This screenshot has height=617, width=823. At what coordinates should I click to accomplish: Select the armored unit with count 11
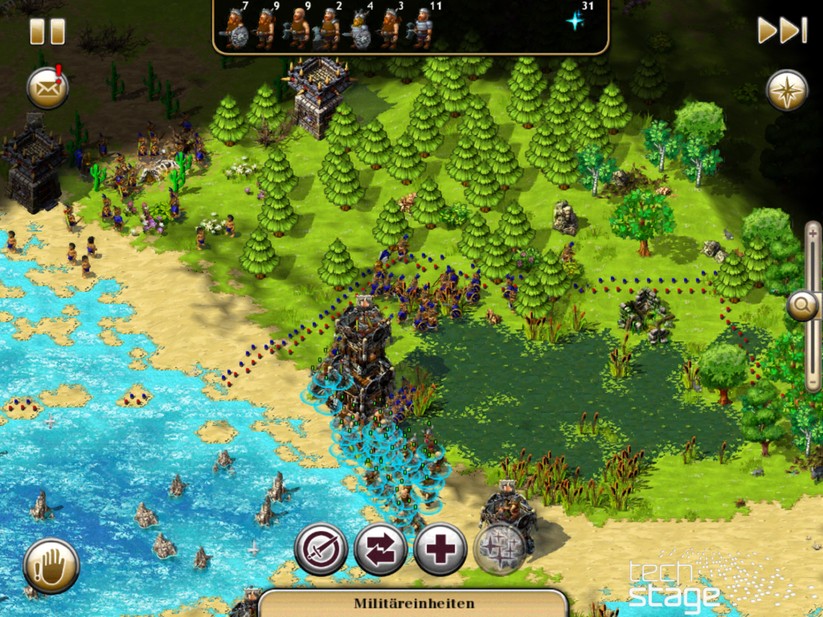pos(423,29)
